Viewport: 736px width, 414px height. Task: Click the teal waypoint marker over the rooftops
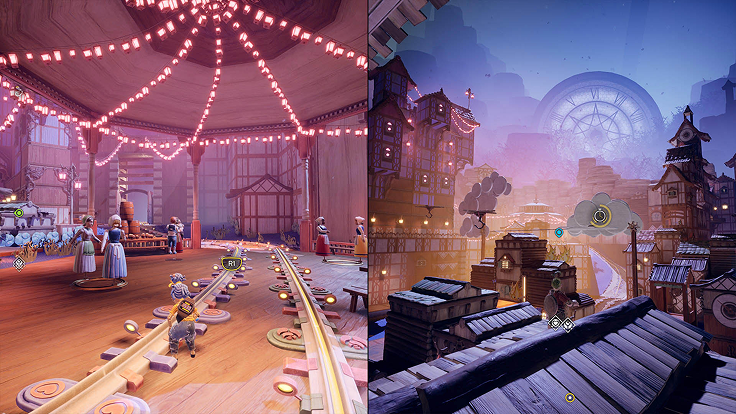coord(559,232)
